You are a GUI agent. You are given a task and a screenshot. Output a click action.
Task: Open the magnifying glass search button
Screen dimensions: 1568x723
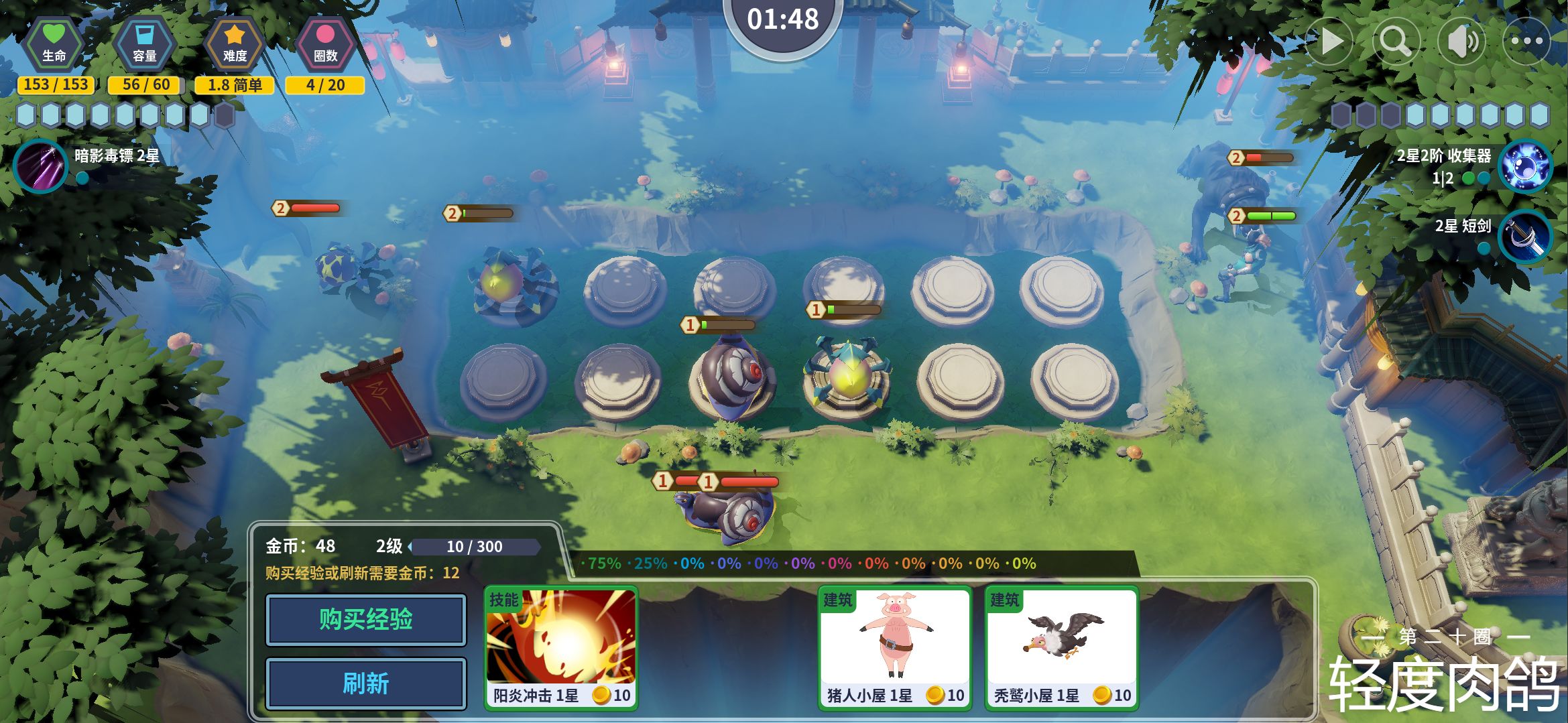[x=1396, y=42]
